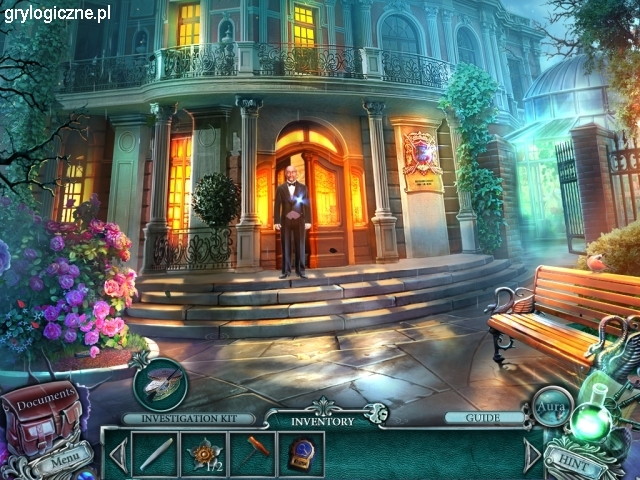Click the Inventory panel label
The width and height of the screenshot is (640, 480).
pyautogui.click(x=322, y=421)
